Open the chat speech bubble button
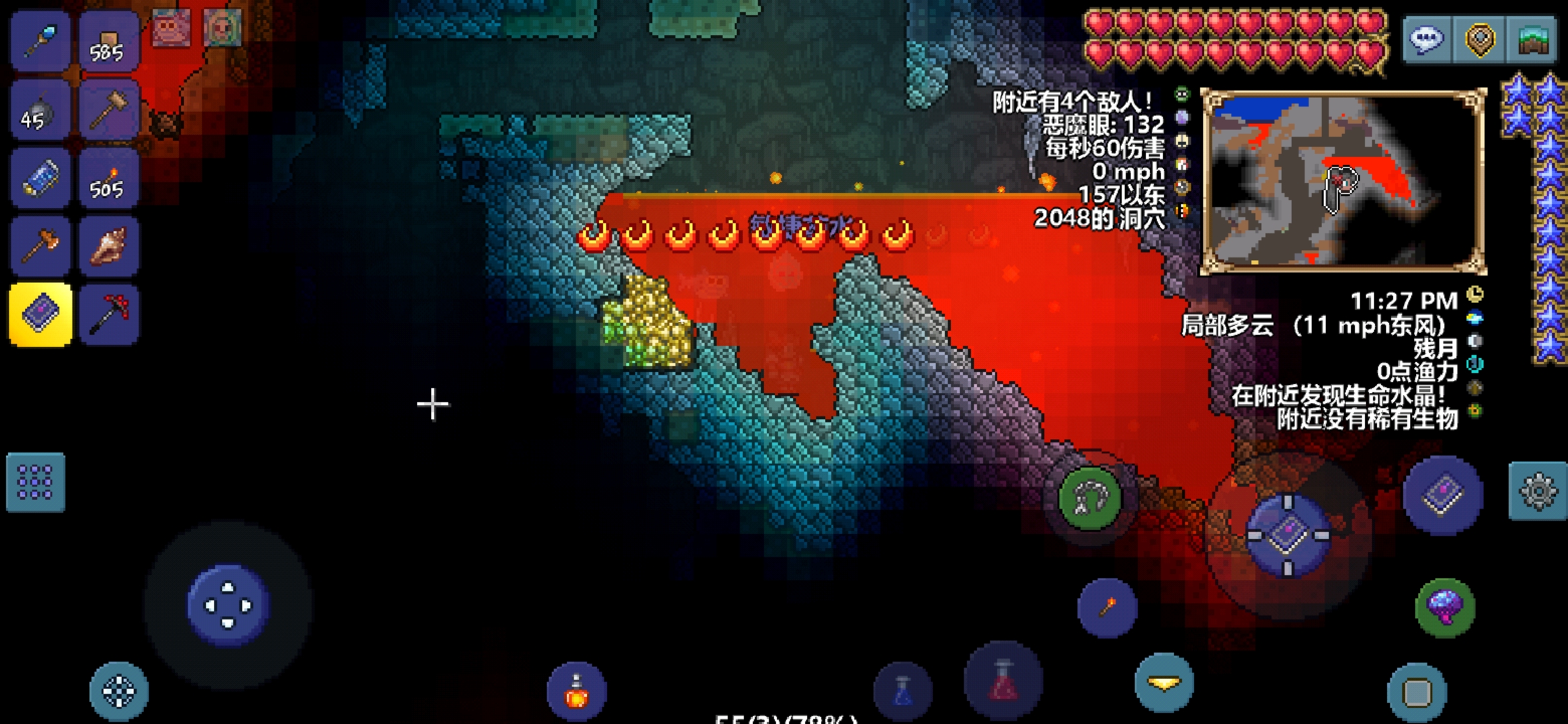The width and height of the screenshot is (1568, 724). (x=1426, y=40)
